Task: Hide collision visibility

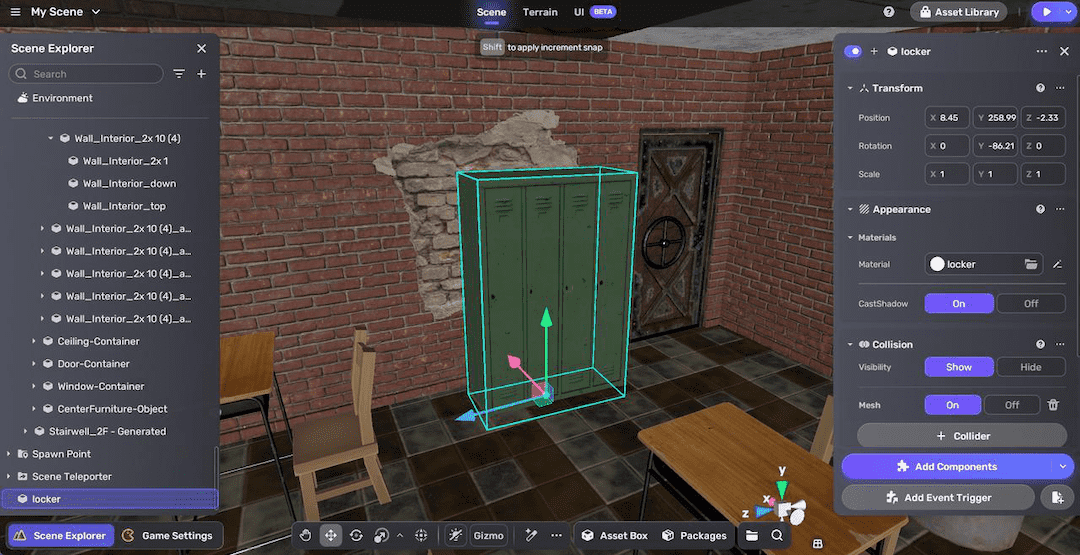Action: pos(1030,367)
